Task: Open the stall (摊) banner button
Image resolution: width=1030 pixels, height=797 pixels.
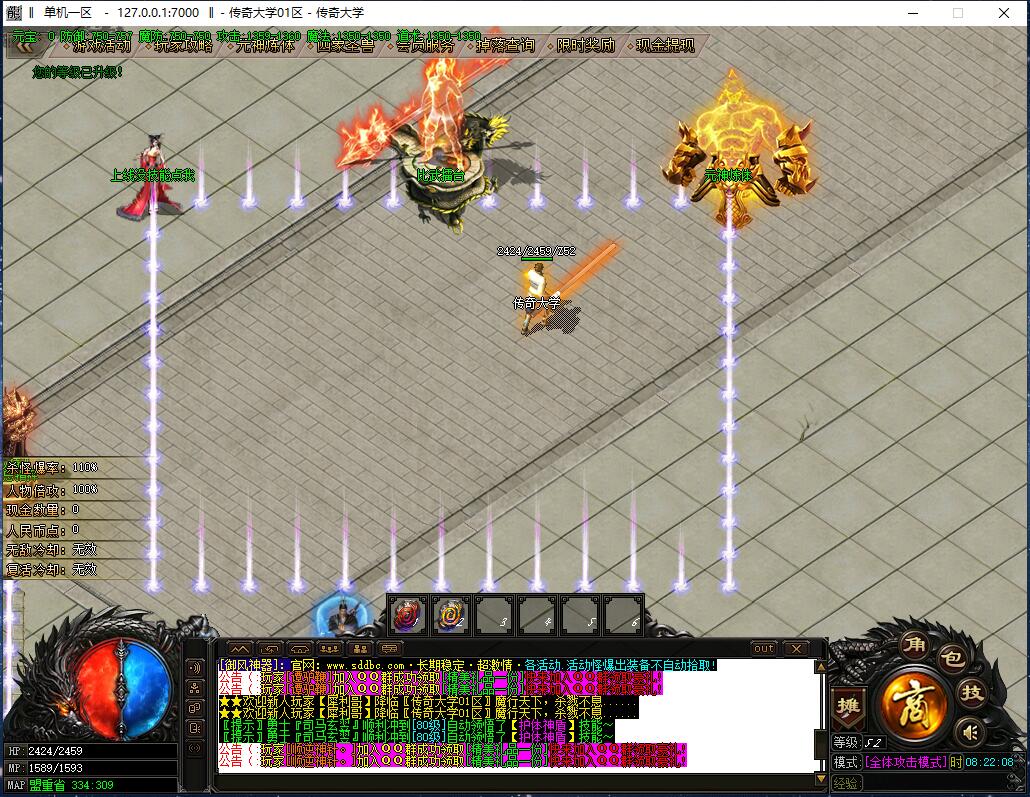Action: click(x=847, y=706)
